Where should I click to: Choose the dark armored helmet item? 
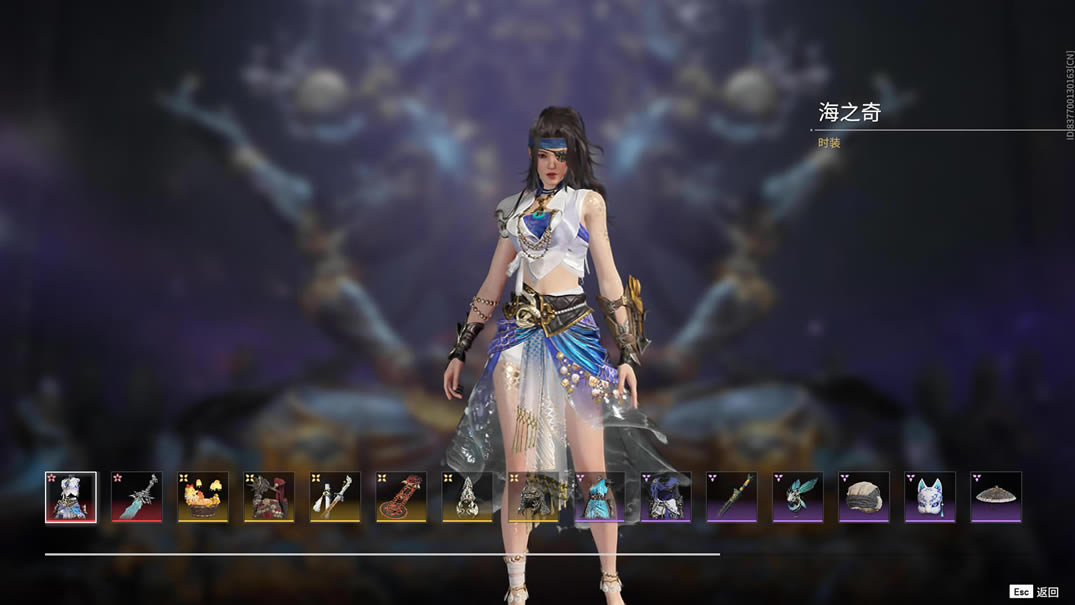coord(533,497)
